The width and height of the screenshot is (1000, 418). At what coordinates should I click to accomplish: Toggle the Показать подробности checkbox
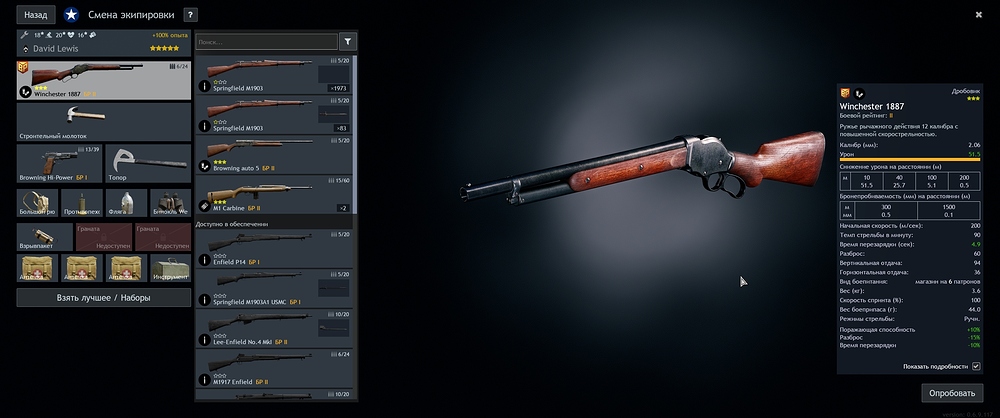click(976, 366)
